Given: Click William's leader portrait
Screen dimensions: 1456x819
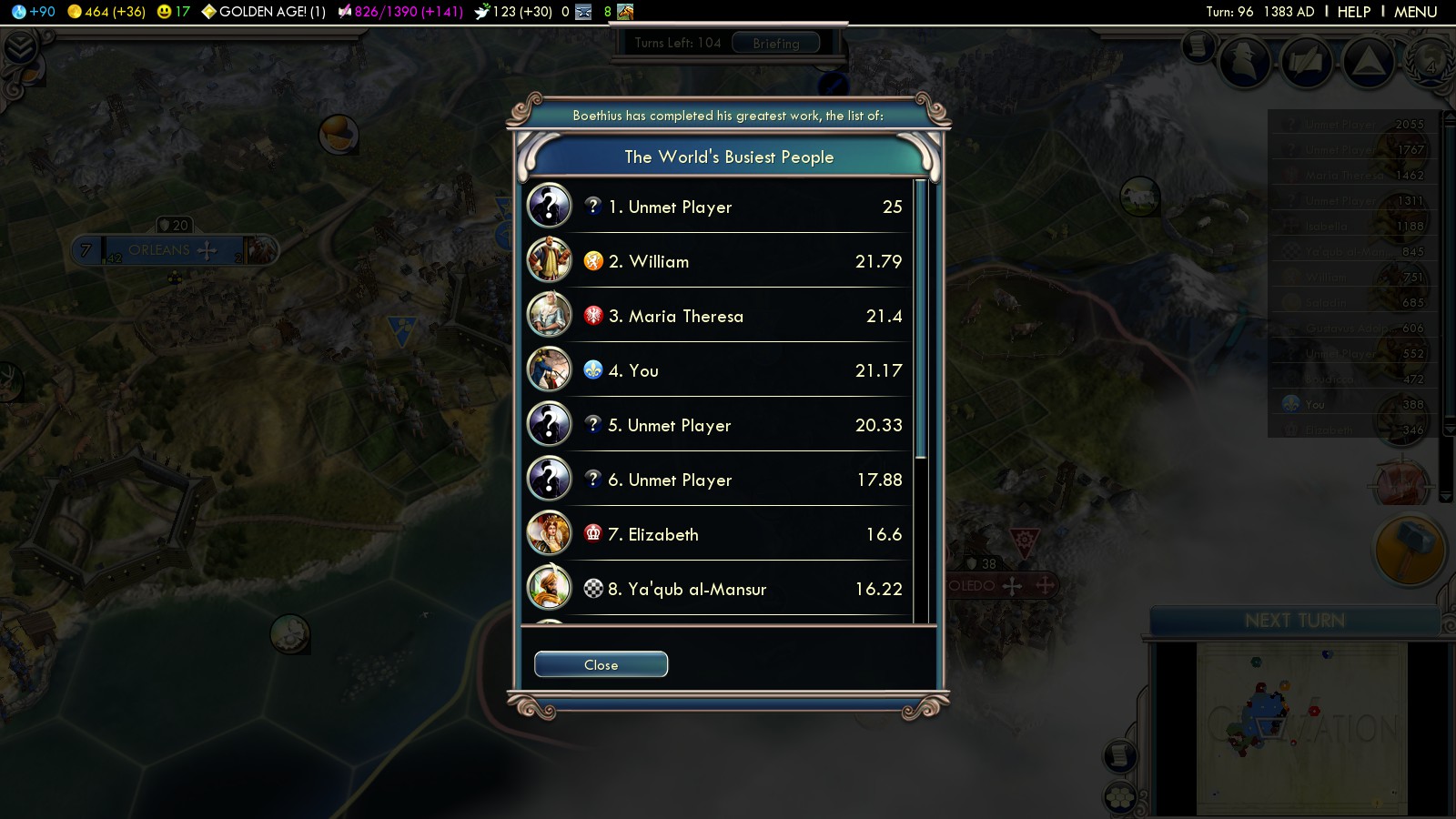Looking at the screenshot, I should tap(549, 260).
